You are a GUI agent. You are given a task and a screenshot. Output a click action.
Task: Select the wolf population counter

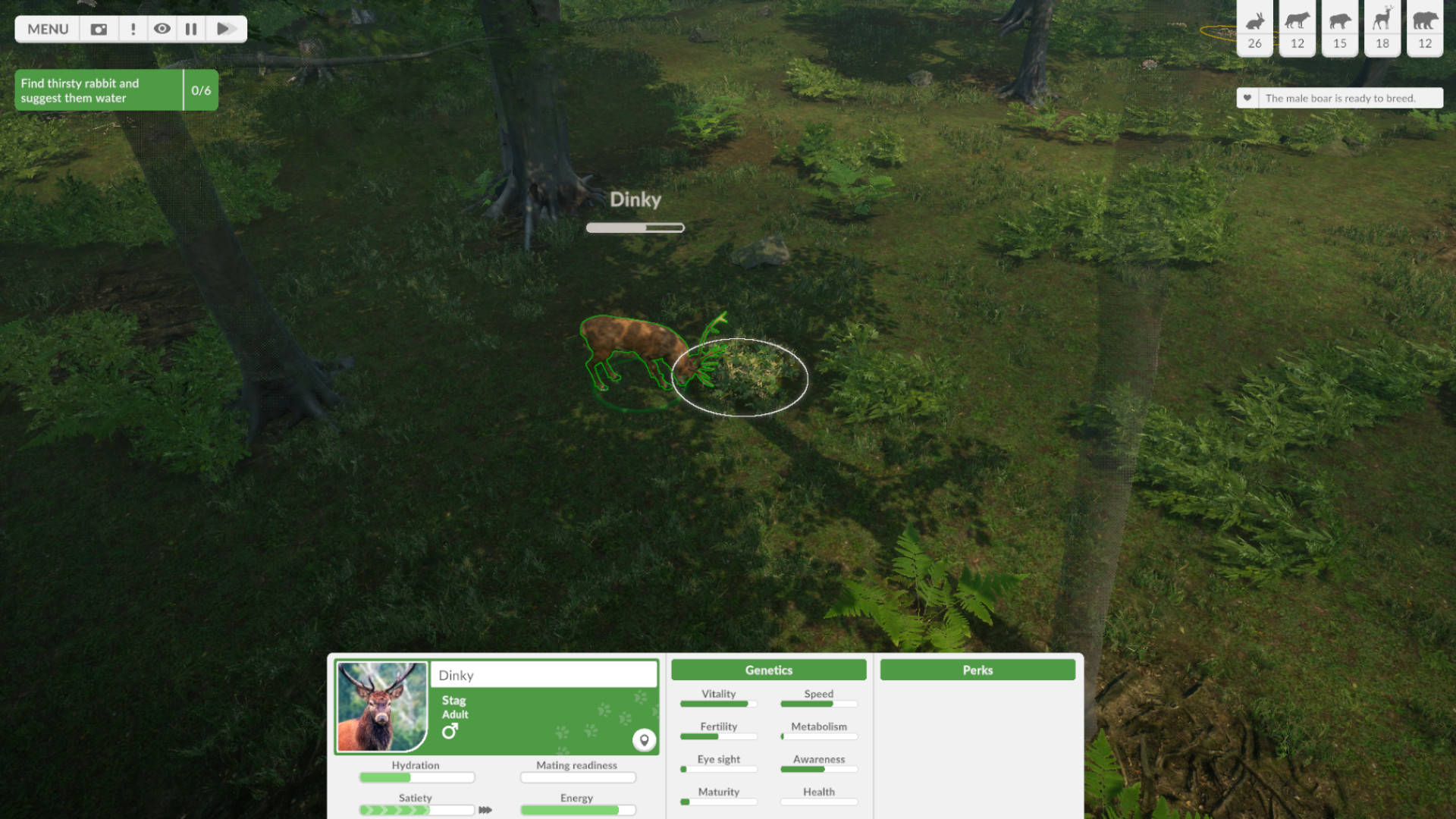[1297, 29]
